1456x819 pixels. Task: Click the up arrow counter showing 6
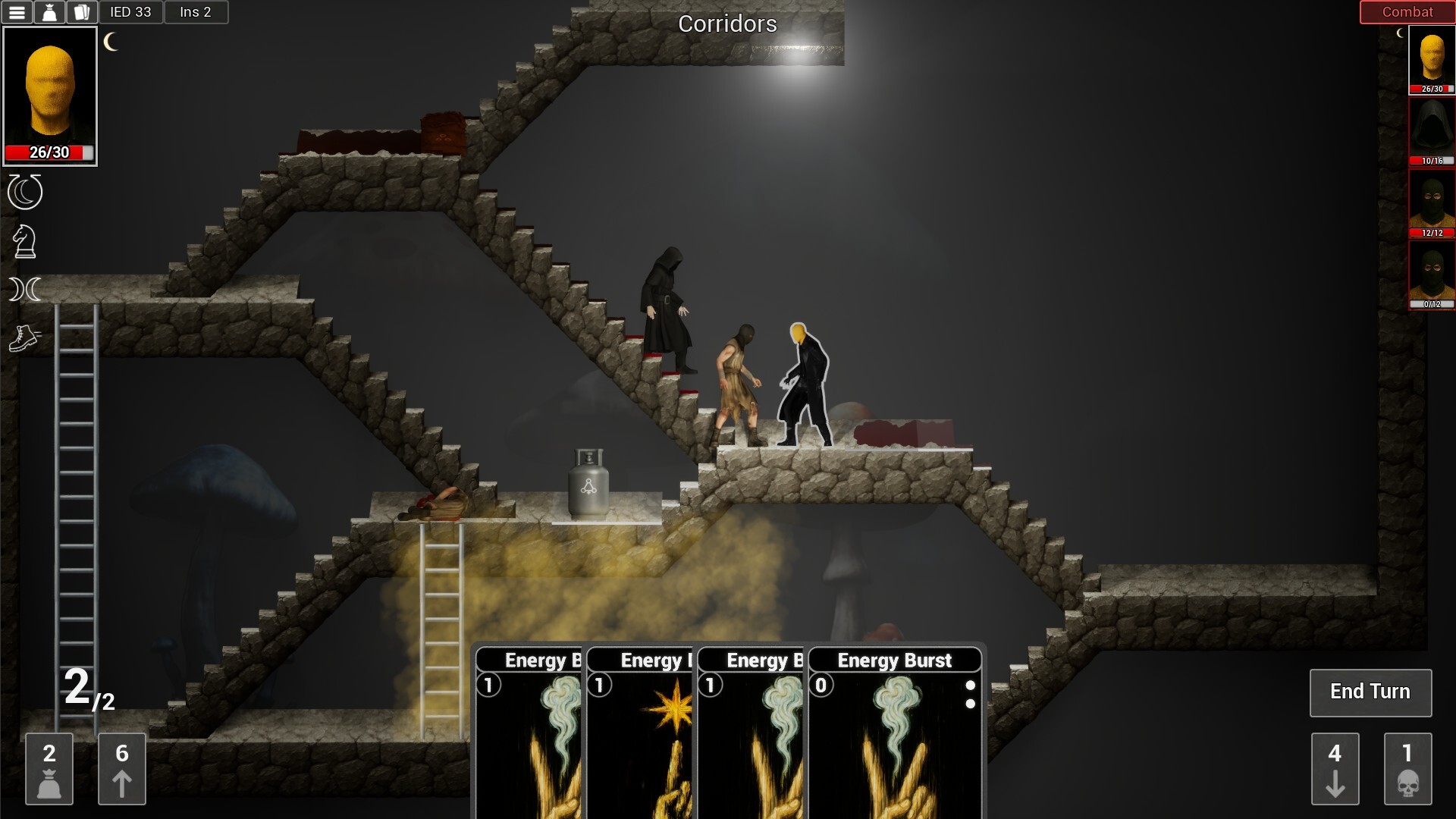121,769
